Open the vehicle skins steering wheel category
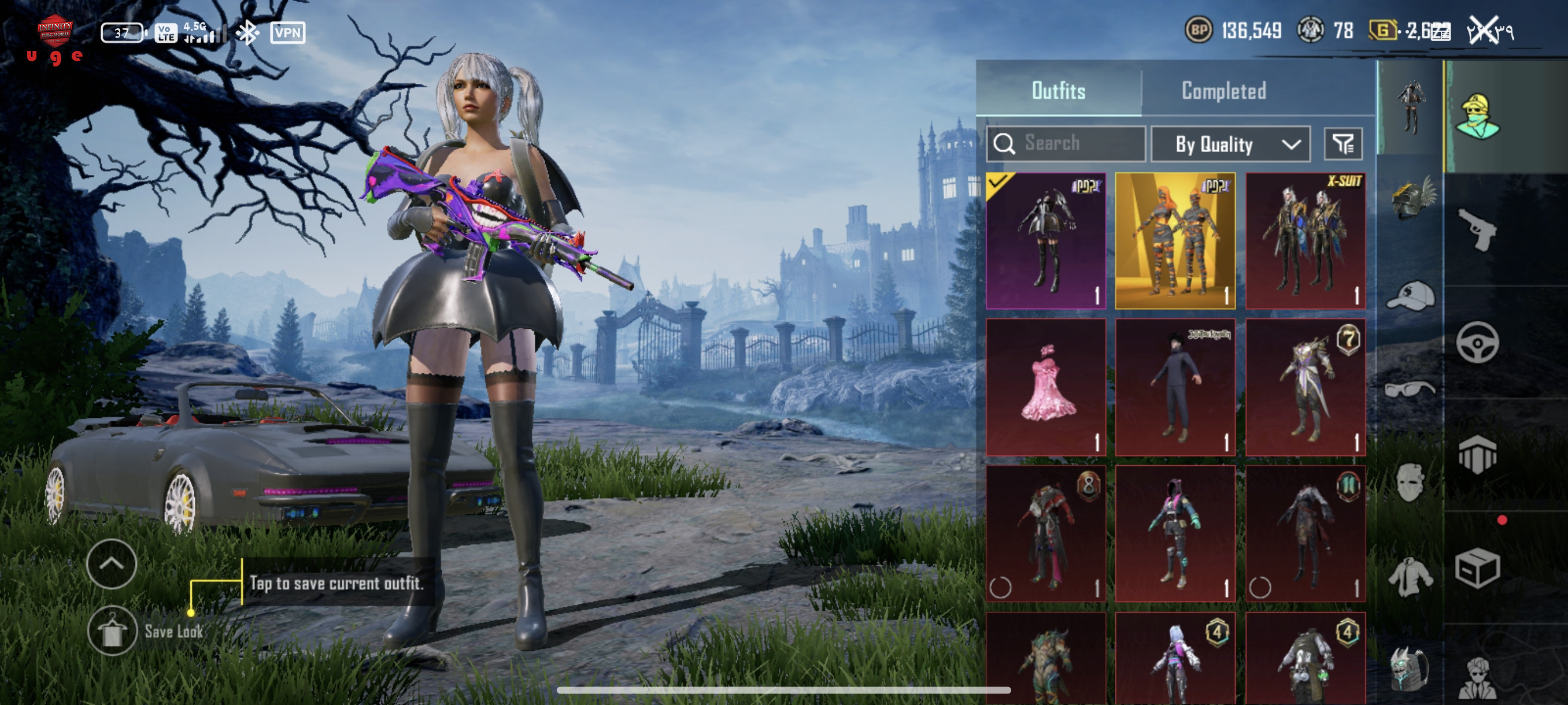The image size is (1568, 705). coord(1477,343)
